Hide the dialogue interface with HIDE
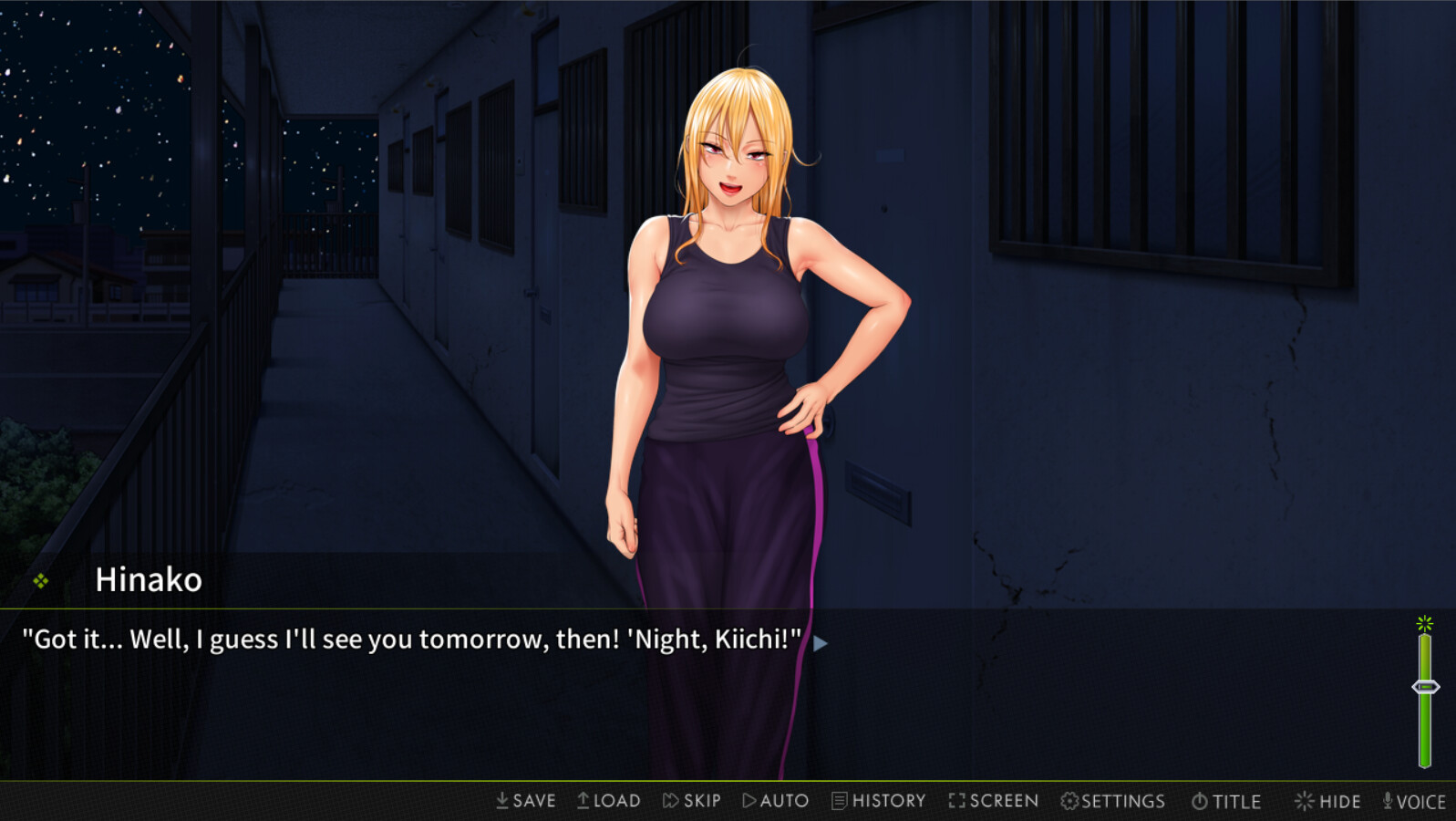The width and height of the screenshot is (1456, 821). (x=1328, y=800)
